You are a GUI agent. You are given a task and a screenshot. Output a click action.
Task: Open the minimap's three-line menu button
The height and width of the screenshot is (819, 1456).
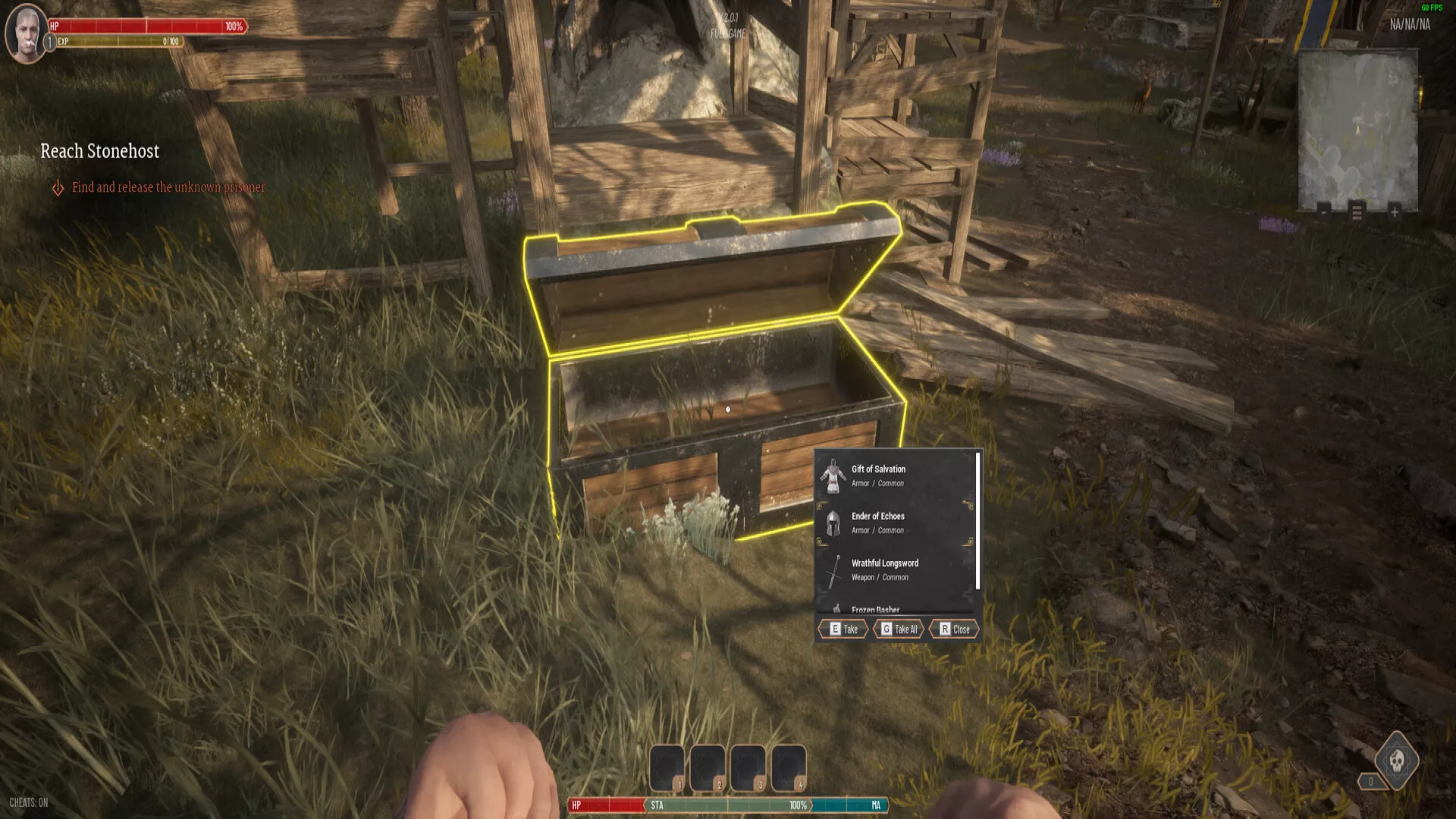tap(1357, 212)
